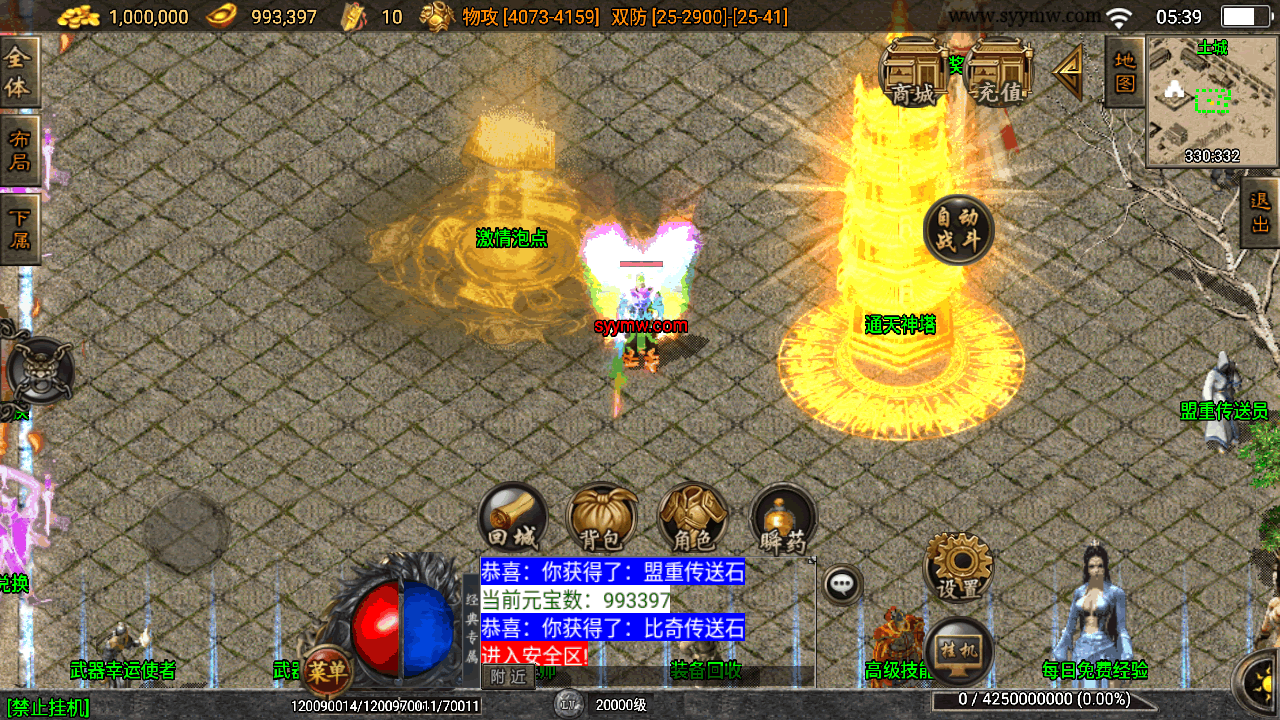Tap the 退出 exit button
This screenshot has width=1280, height=720.
(1260, 213)
